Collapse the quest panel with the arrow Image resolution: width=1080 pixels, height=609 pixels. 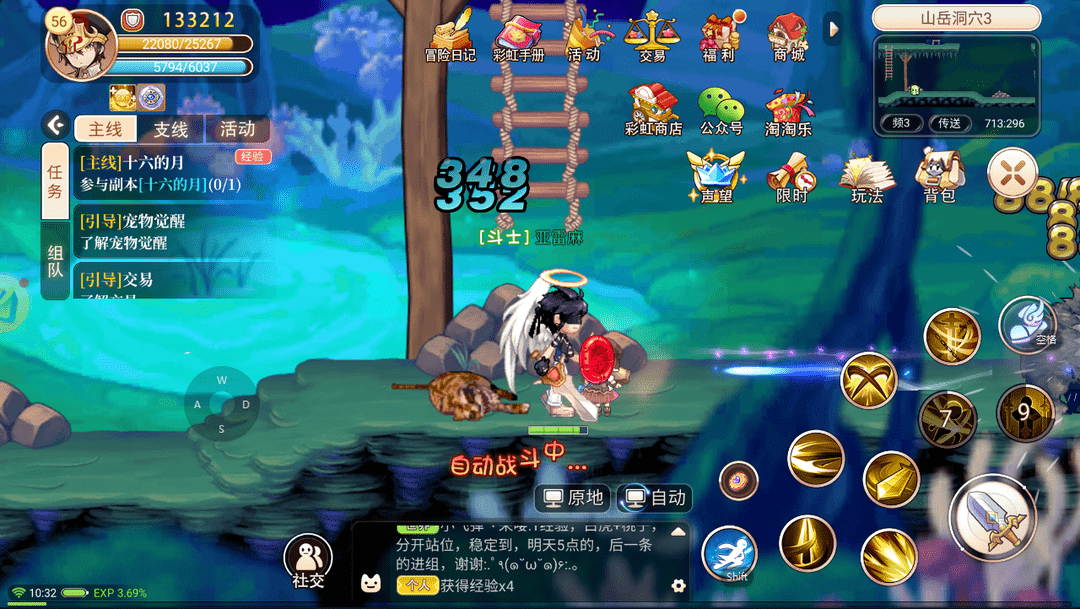(x=55, y=124)
